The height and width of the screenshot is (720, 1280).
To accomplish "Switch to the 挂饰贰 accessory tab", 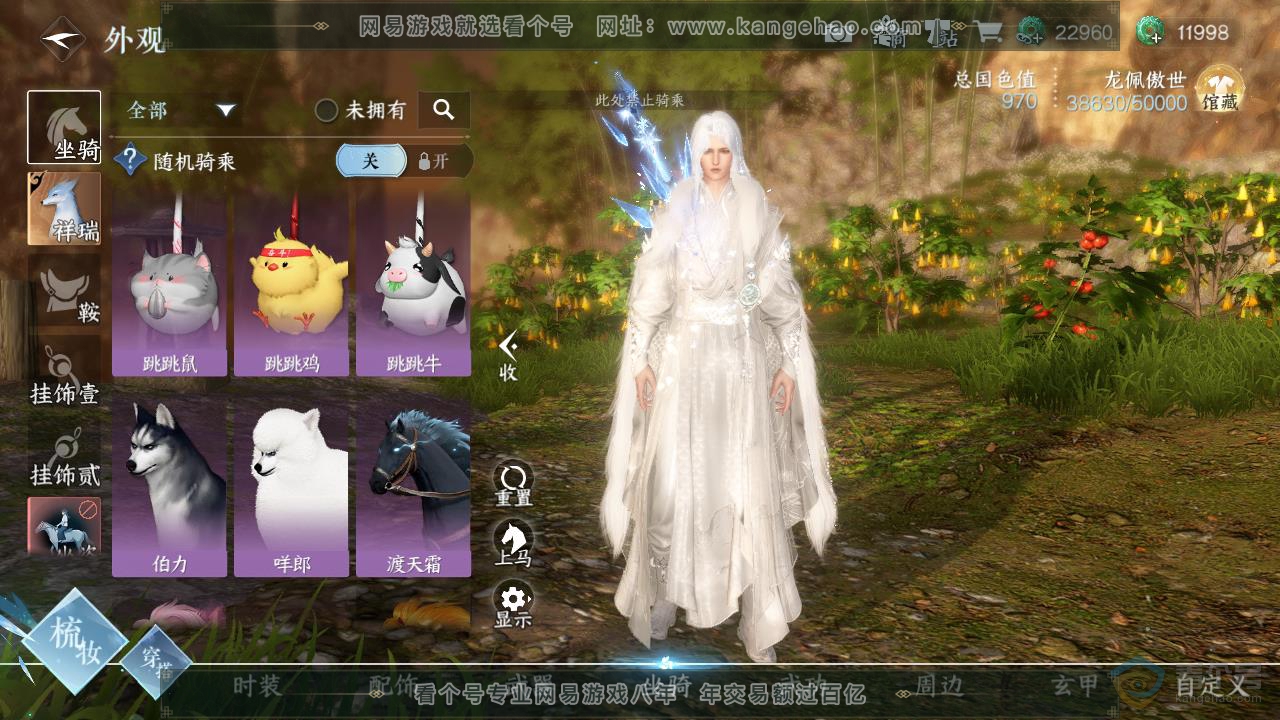I will pos(64,456).
